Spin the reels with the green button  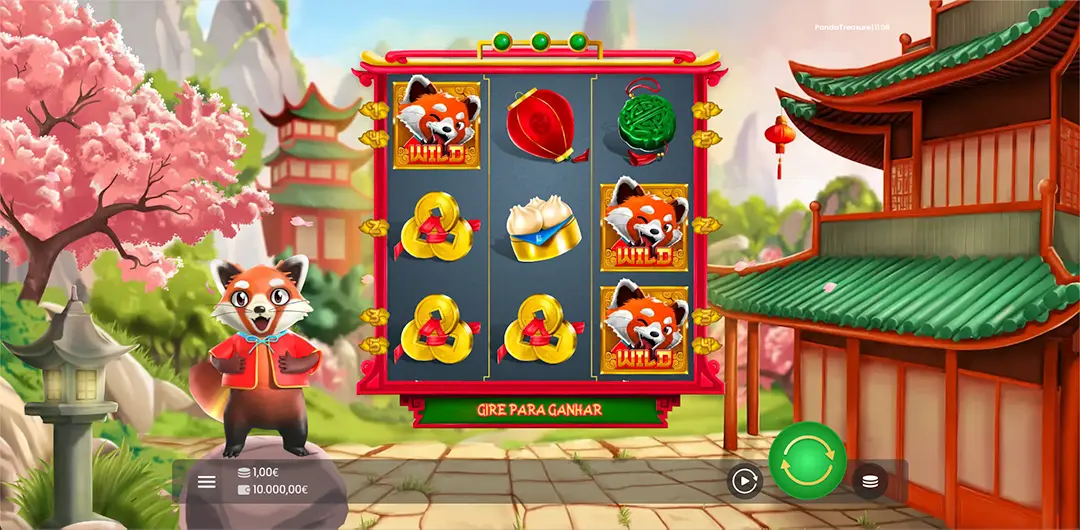click(807, 460)
